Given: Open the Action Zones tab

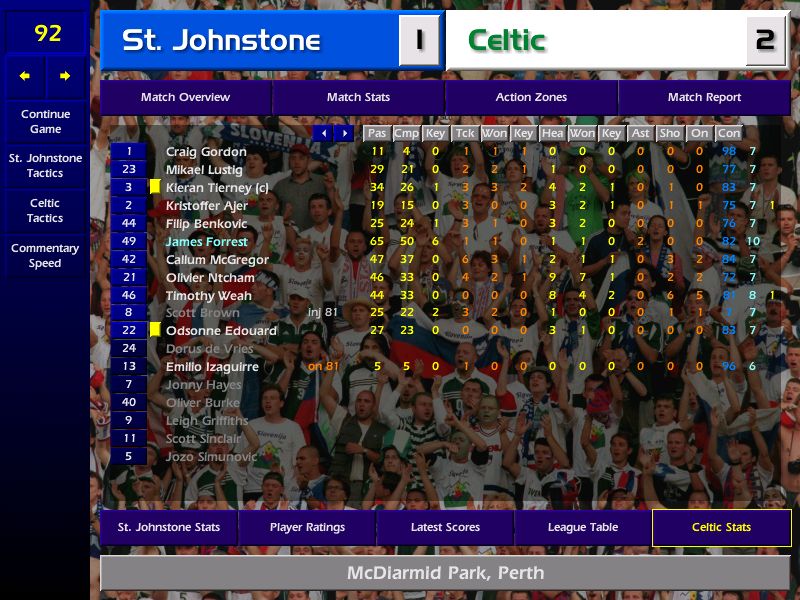Looking at the screenshot, I should click(x=531, y=98).
